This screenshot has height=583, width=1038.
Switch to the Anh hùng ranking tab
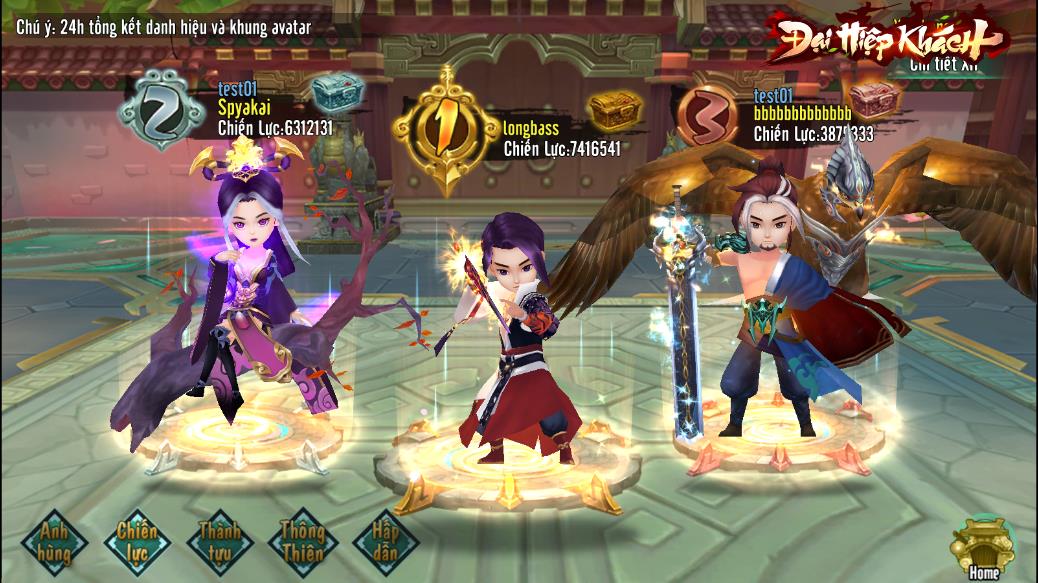(x=55, y=541)
